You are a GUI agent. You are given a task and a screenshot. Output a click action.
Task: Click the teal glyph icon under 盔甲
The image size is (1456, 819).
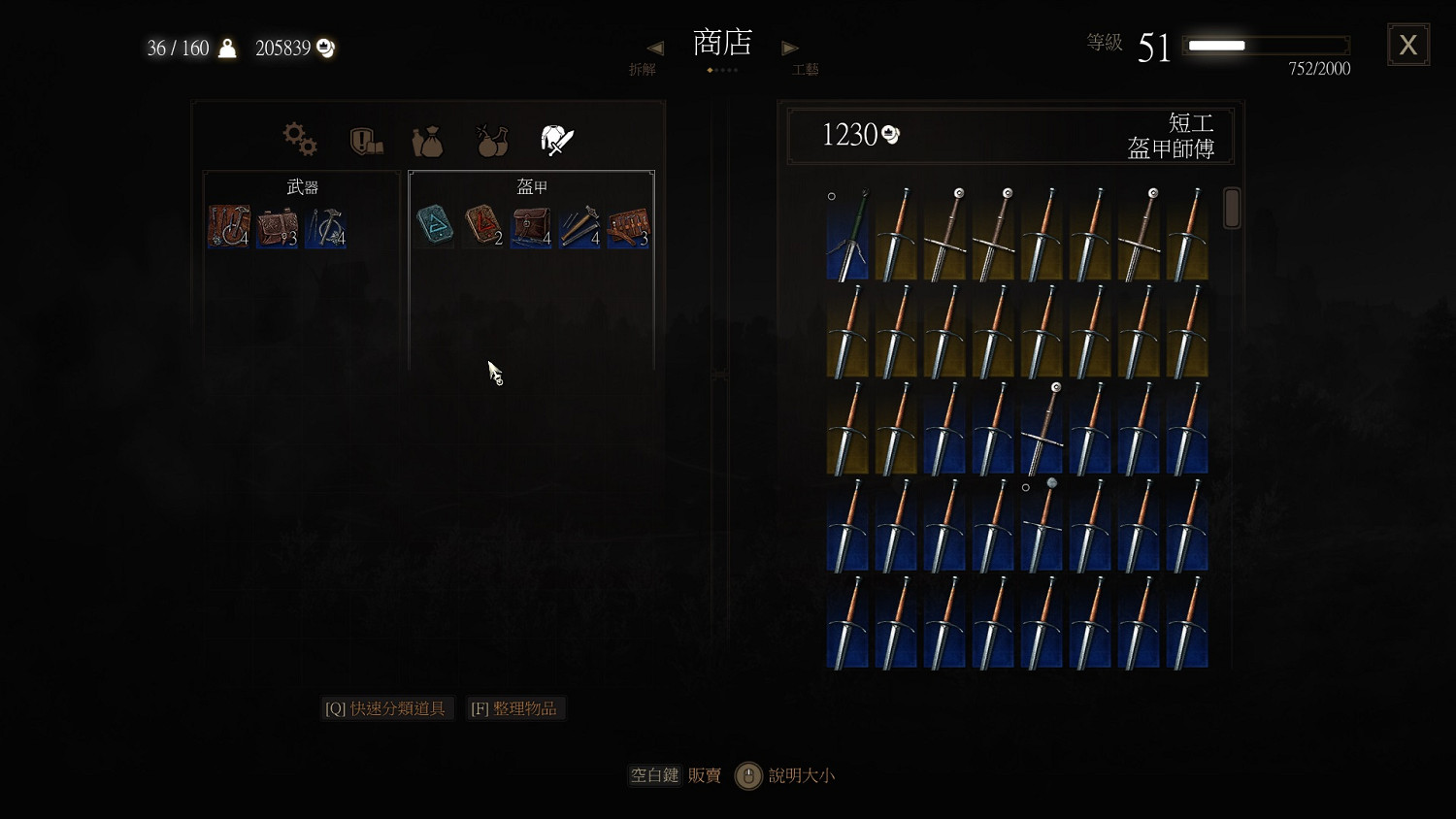point(433,225)
